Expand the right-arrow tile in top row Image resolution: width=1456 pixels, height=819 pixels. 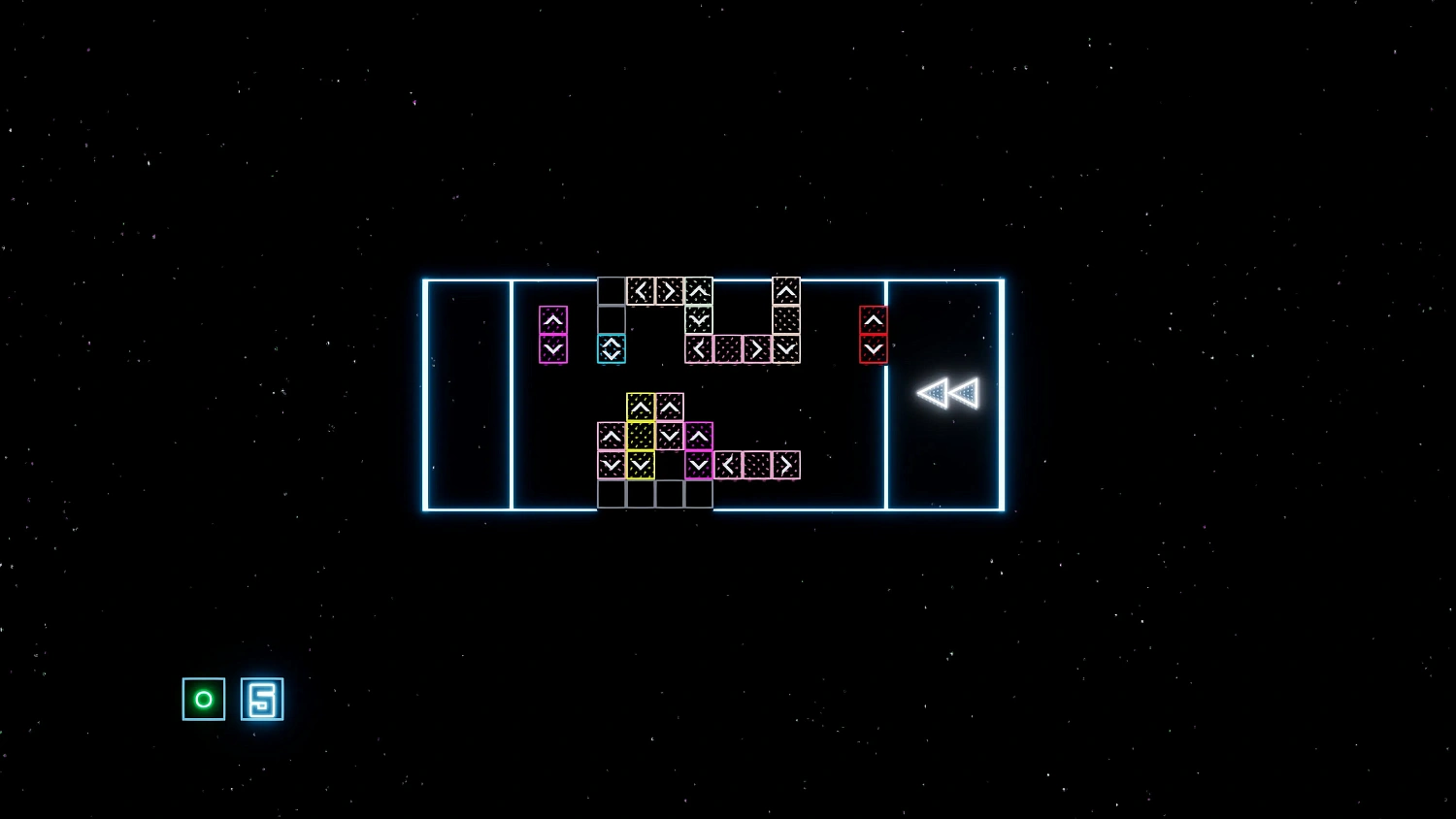(670, 289)
